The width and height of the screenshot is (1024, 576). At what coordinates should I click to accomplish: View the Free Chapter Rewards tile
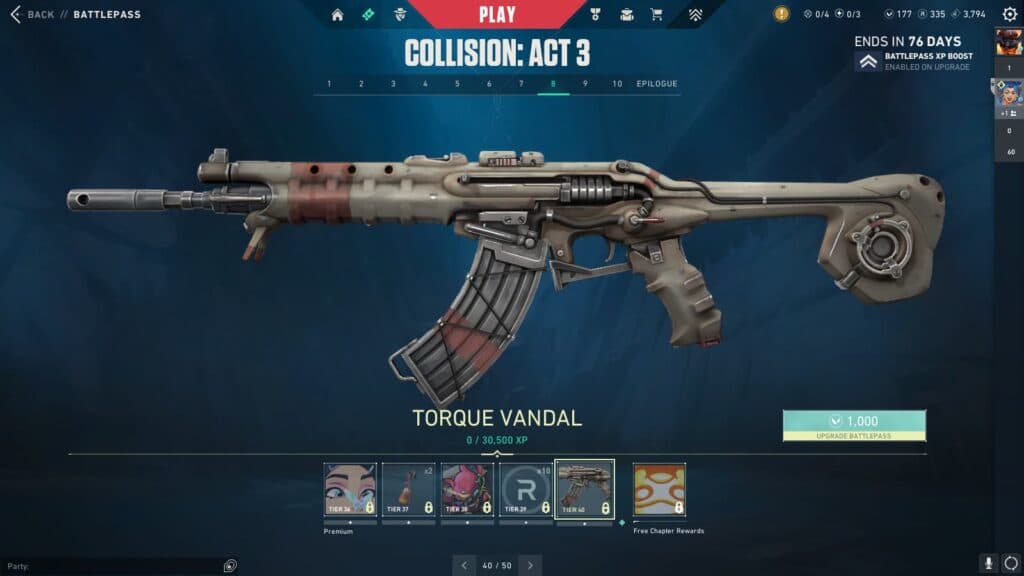click(659, 489)
